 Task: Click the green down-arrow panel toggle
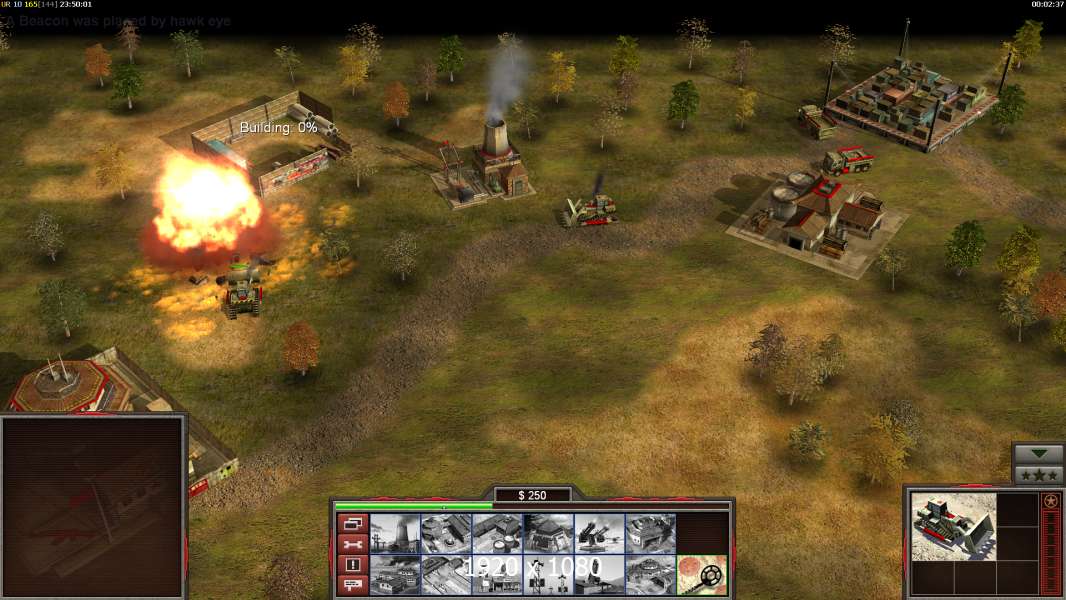(x=1038, y=454)
